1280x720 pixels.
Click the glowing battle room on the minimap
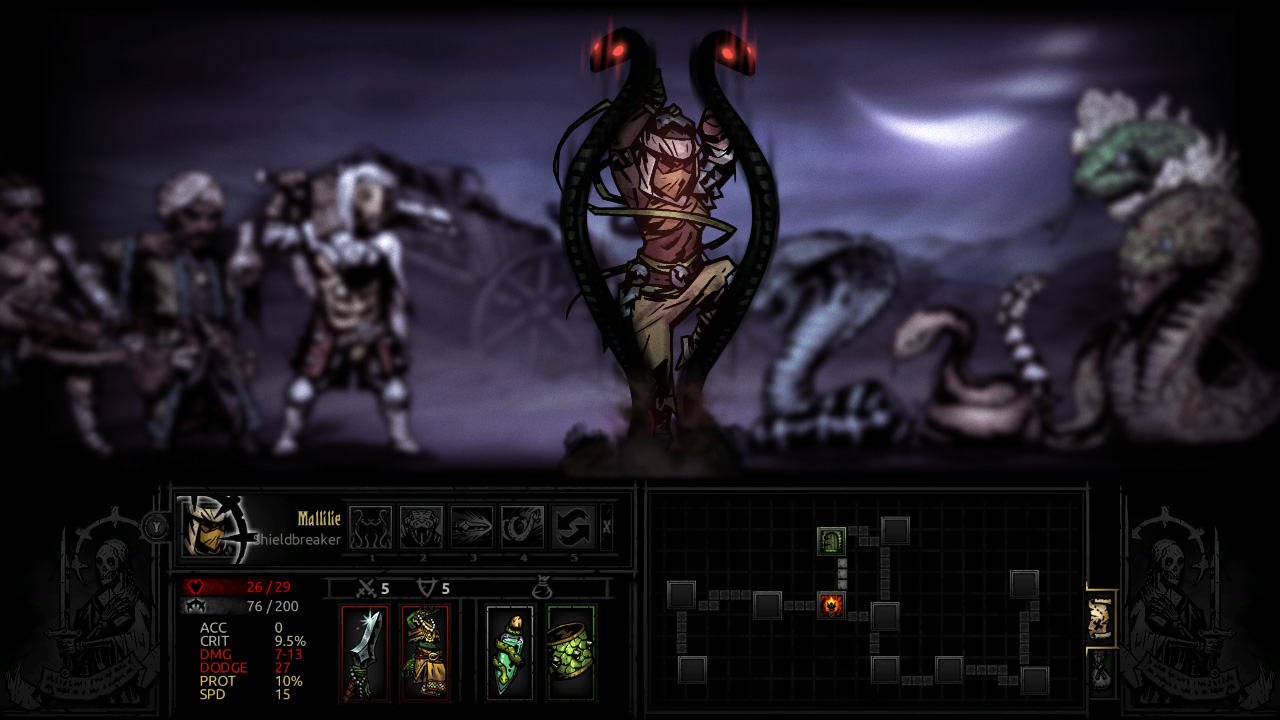point(831,606)
